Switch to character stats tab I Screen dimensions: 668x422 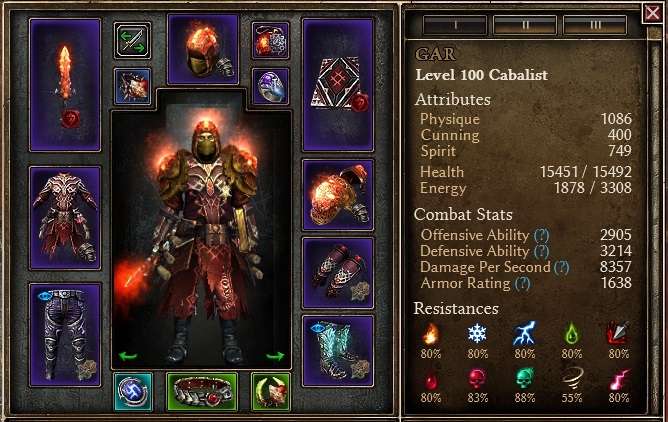453,22
